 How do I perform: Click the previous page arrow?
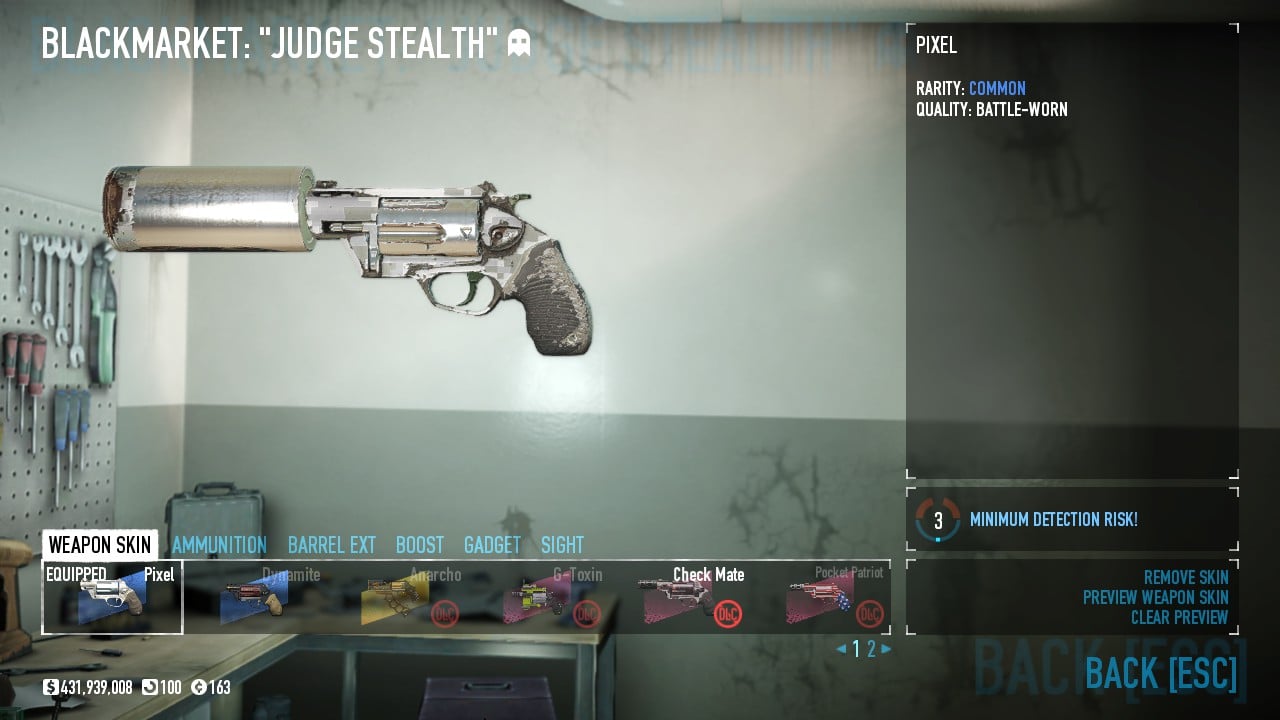[x=841, y=649]
